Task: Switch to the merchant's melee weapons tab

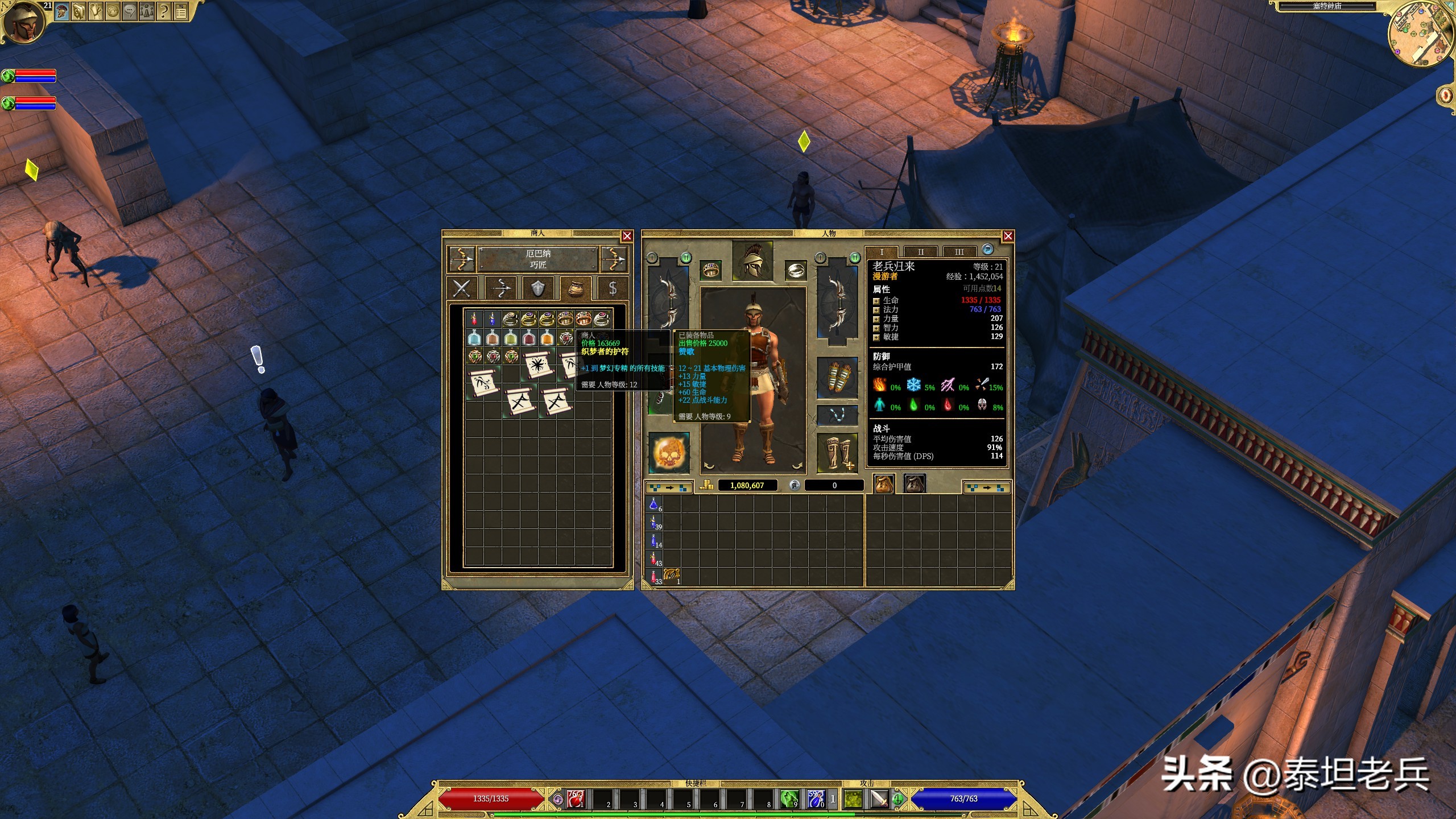Action: pyautogui.click(x=462, y=288)
